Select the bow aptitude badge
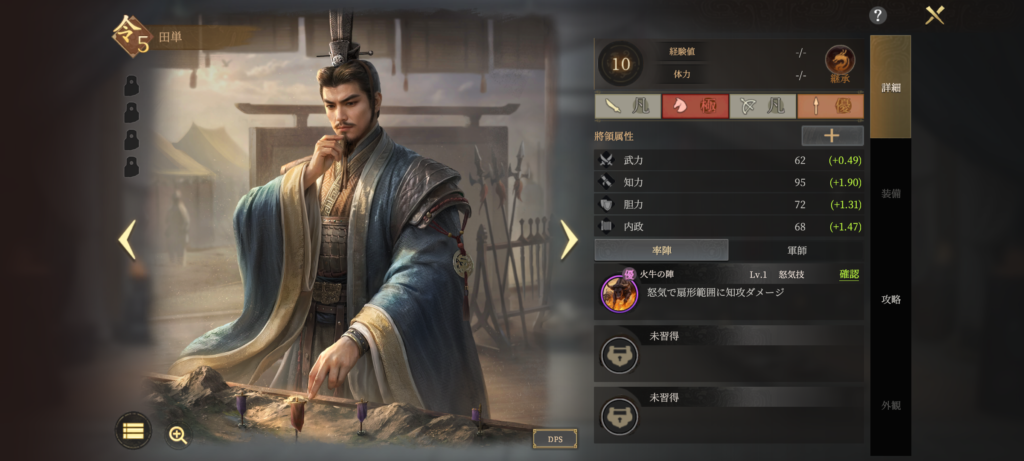This screenshot has width=1024, height=461. 763,106
